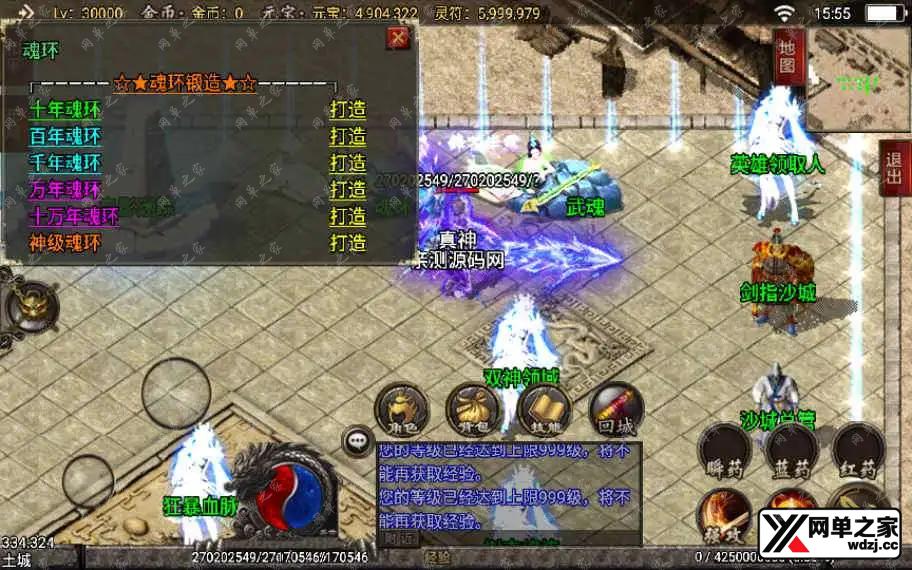View the minimap in the corner
The height and width of the screenshot is (570, 912).
pos(858,80)
